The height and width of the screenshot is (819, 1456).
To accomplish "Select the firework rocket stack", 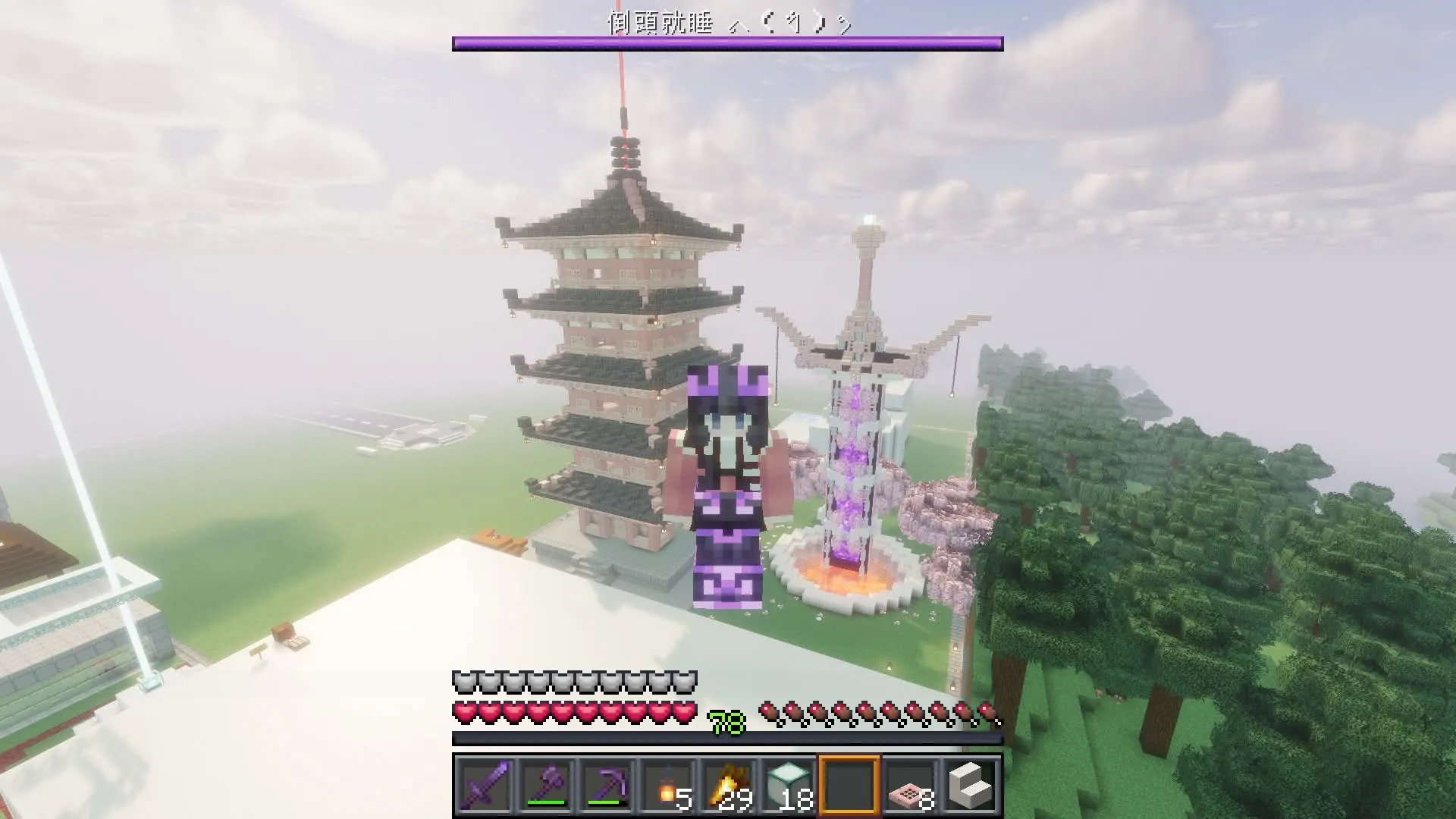I will click(x=727, y=785).
